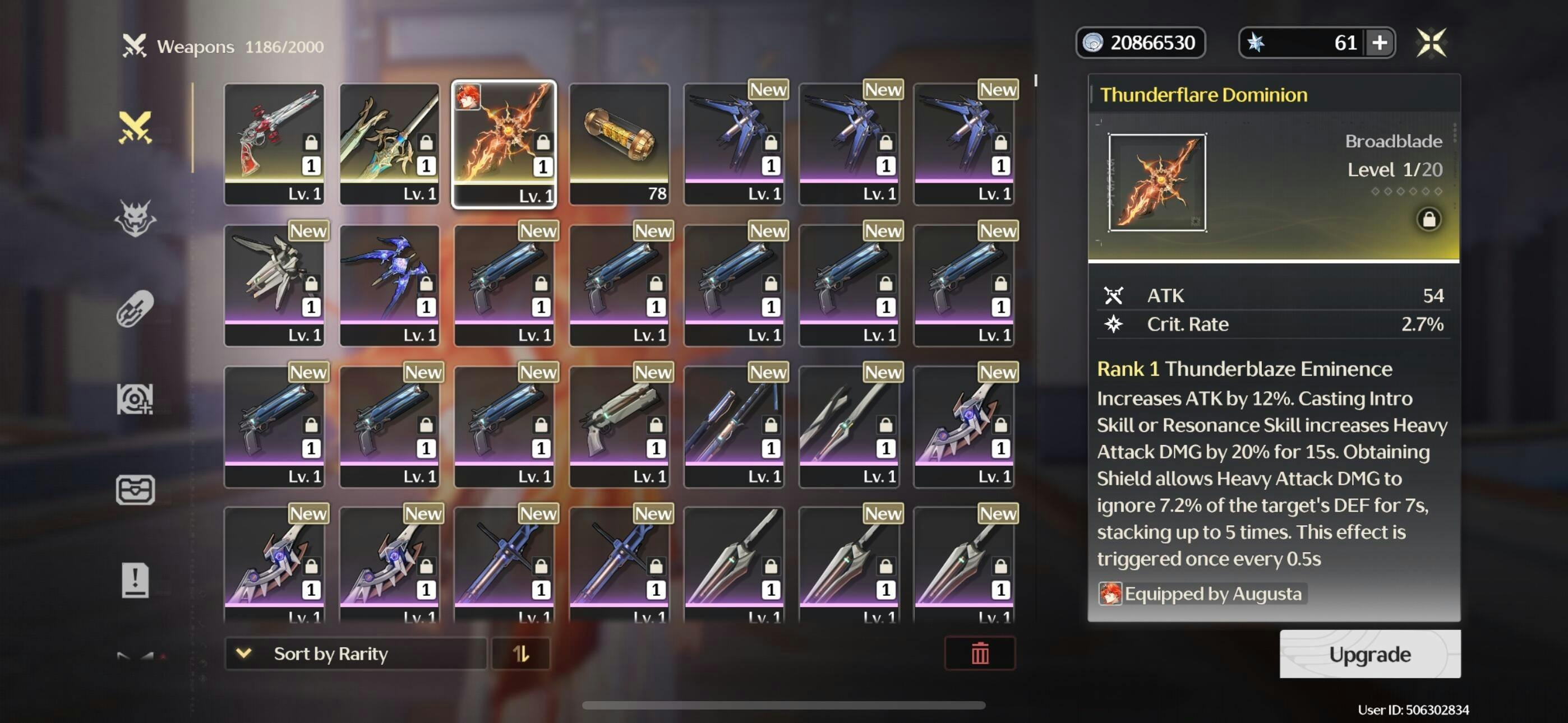Image resolution: width=1568 pixels, height=723 pixels.
Task: Select the white pistol marked New
Action: coord(619,425)
